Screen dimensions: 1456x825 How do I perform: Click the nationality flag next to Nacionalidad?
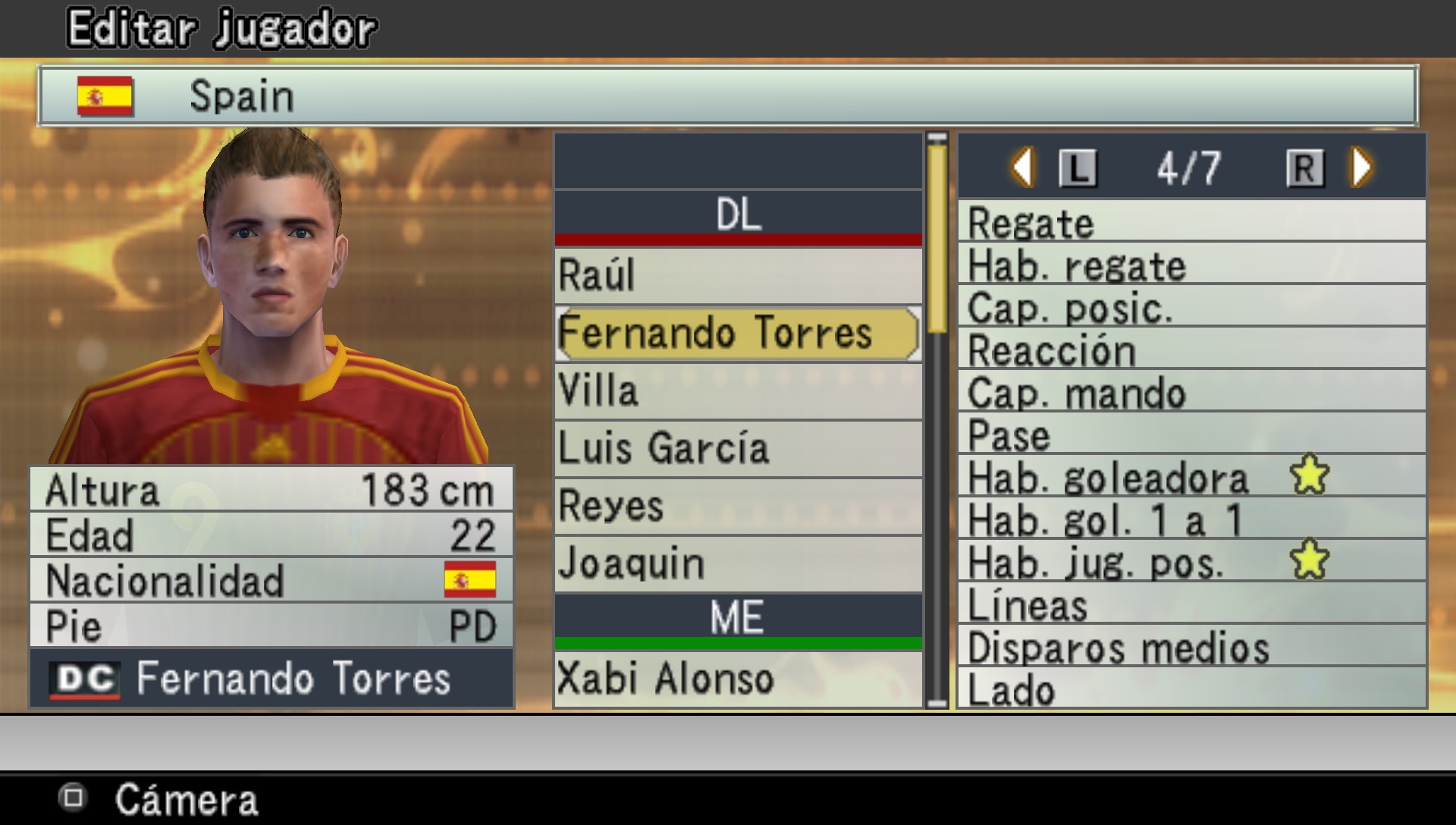(469, 579)
